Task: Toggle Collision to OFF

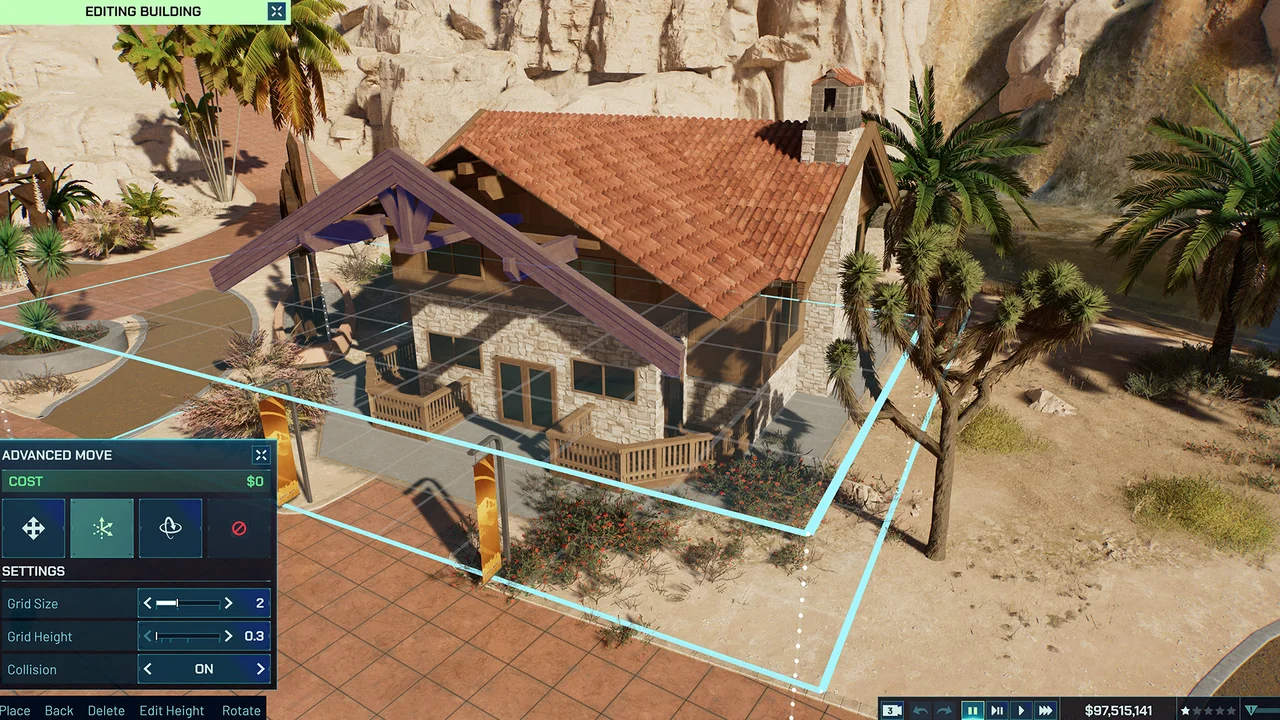Action: (204, 668)
